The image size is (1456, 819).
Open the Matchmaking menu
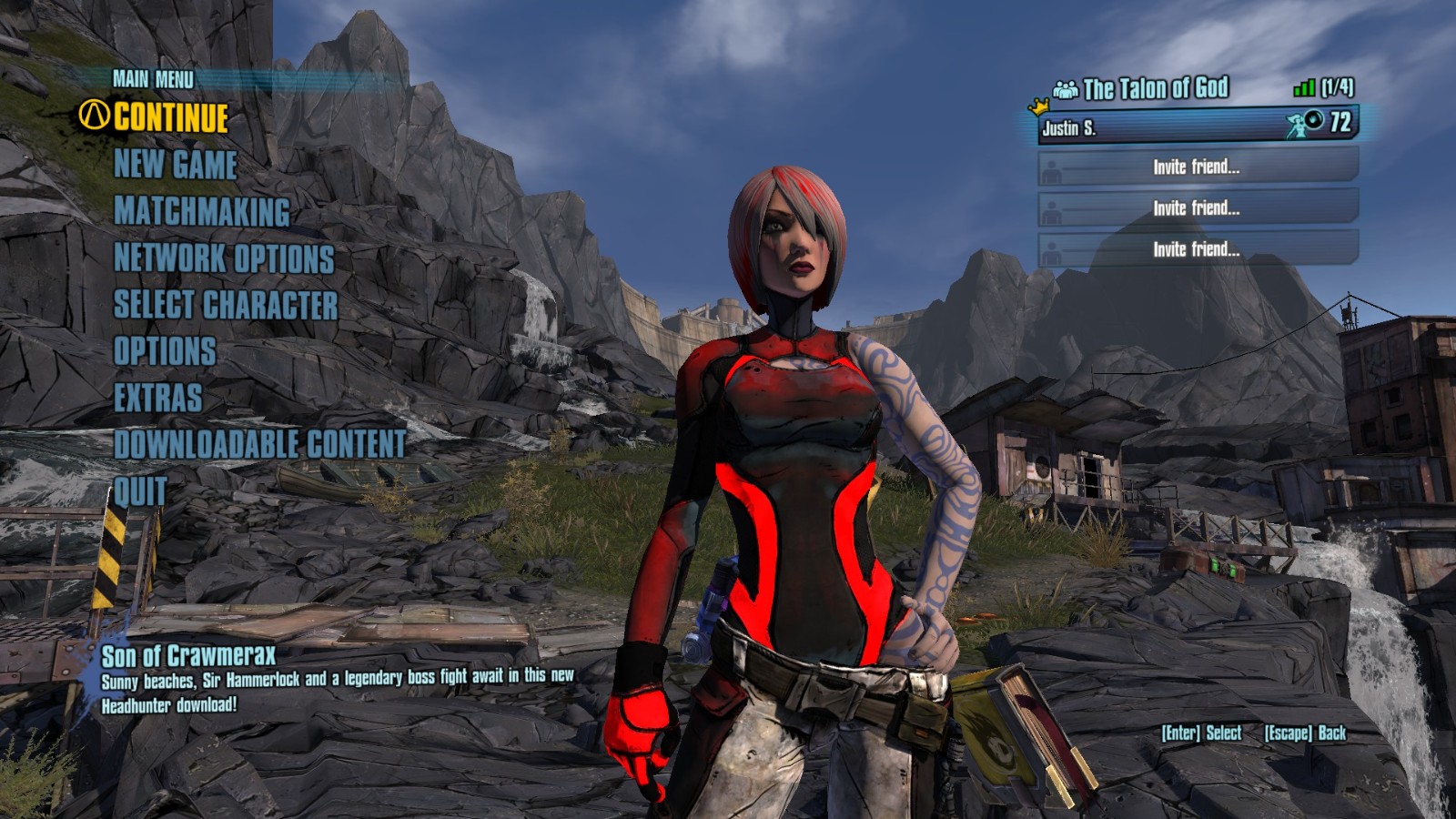(x=201, y=211)
